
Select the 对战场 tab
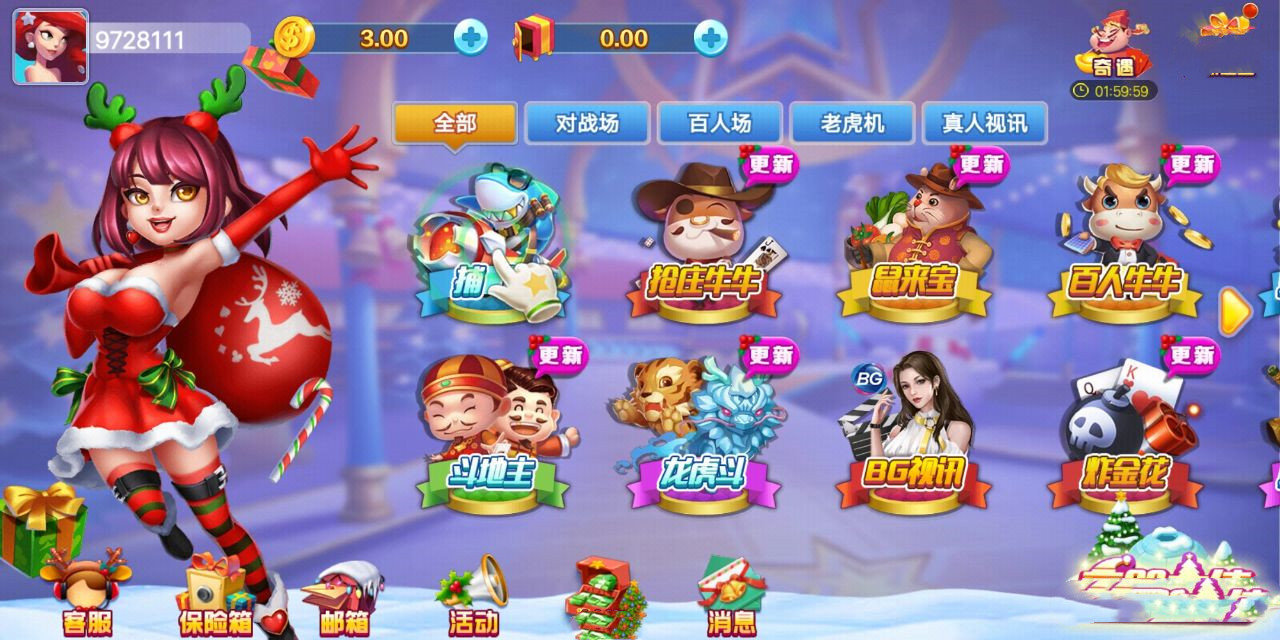tap(587, 124)
